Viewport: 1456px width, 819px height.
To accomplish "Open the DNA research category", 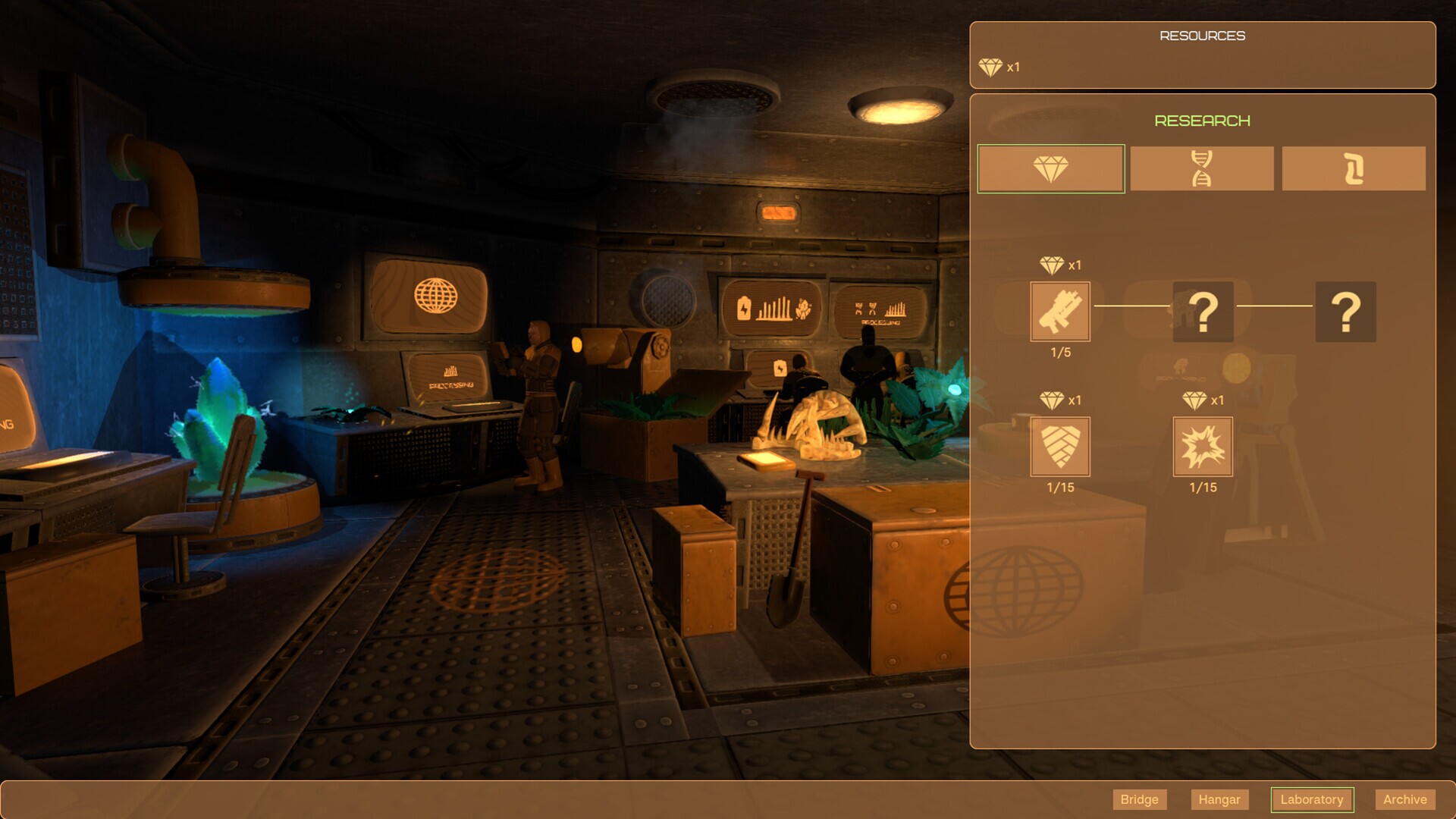I will tap(1202, 168).
